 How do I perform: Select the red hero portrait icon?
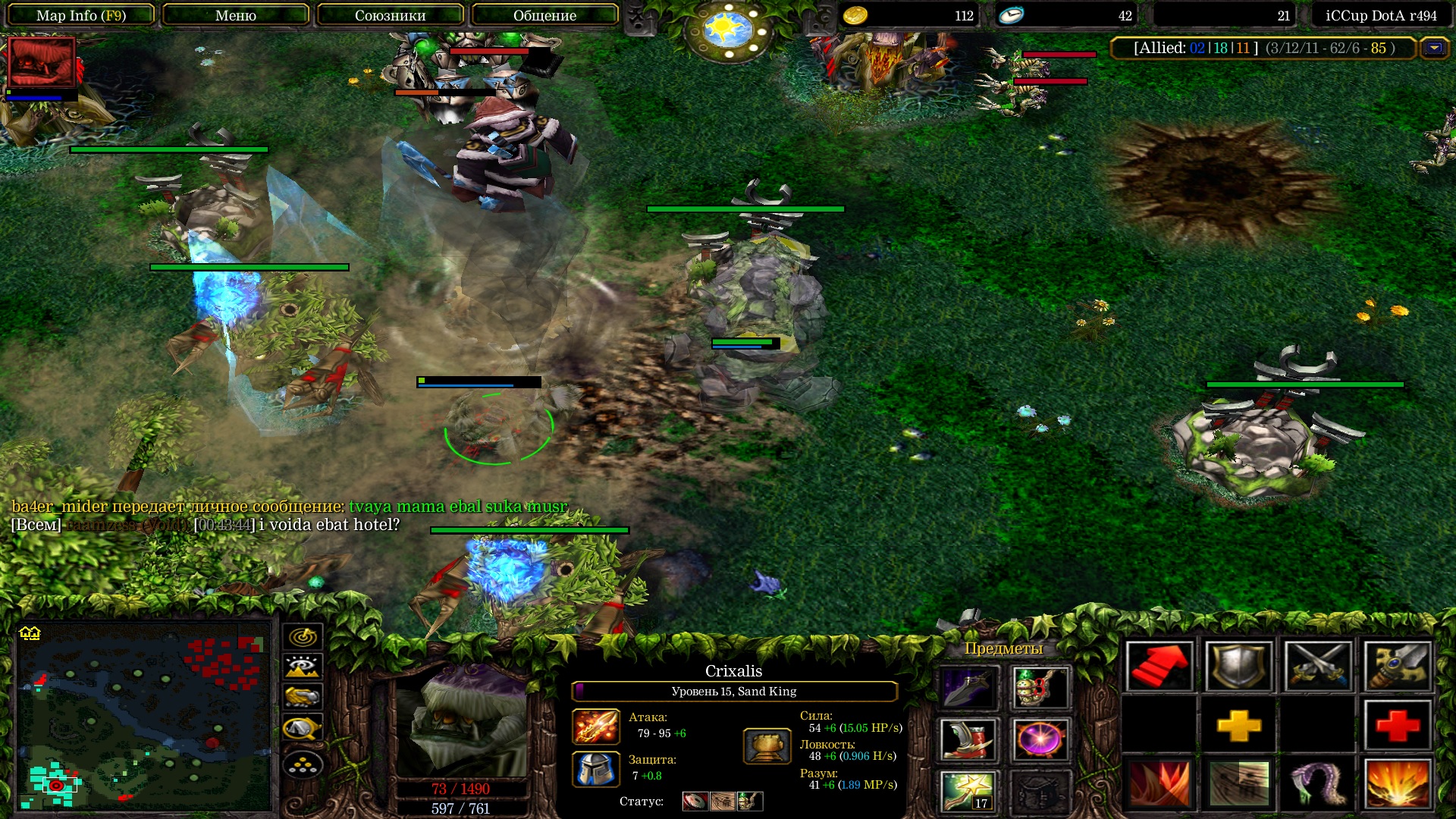pyautogui.click(x=41, y=62)
